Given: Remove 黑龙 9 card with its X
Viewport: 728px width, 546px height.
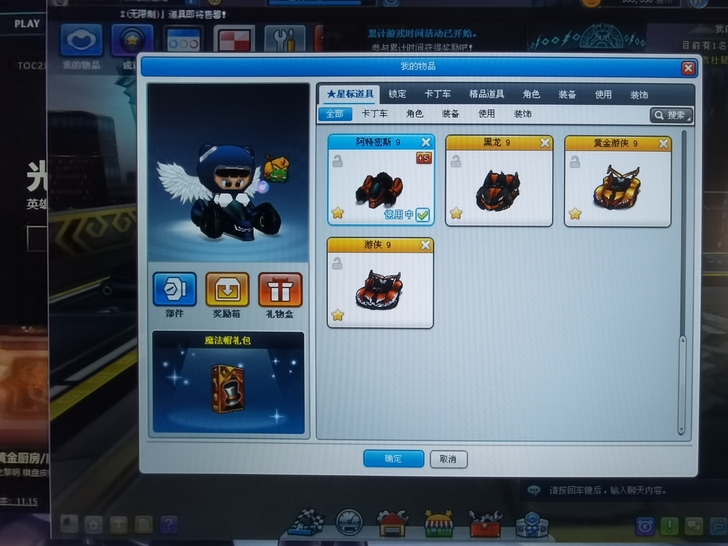Looking at the screenshot, I should pos(545,143).
